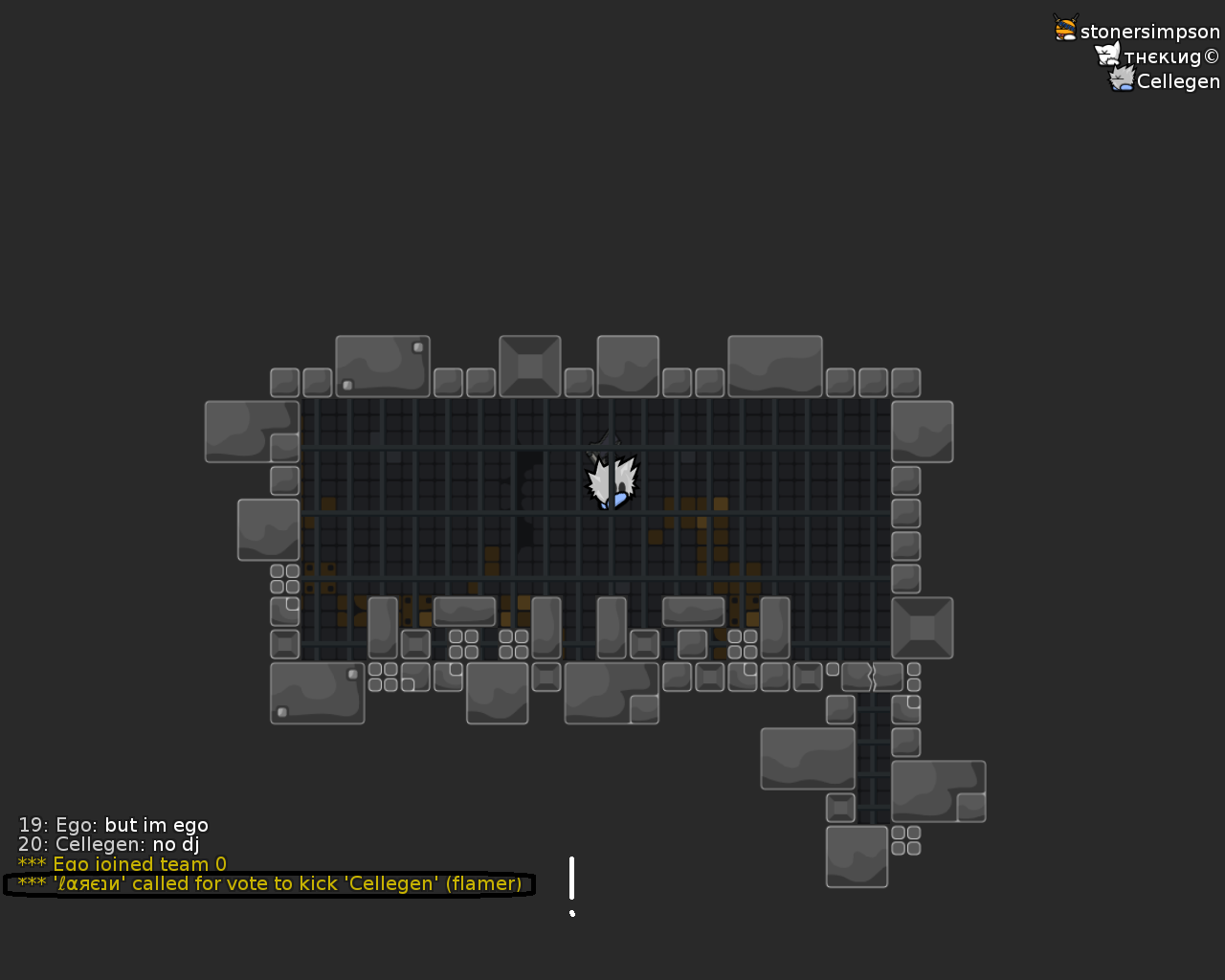Viewport: 1225px width, 980px height.
Task: Click the vote kick 'Cellegen' chat notice
Action: tap(270, 883)
